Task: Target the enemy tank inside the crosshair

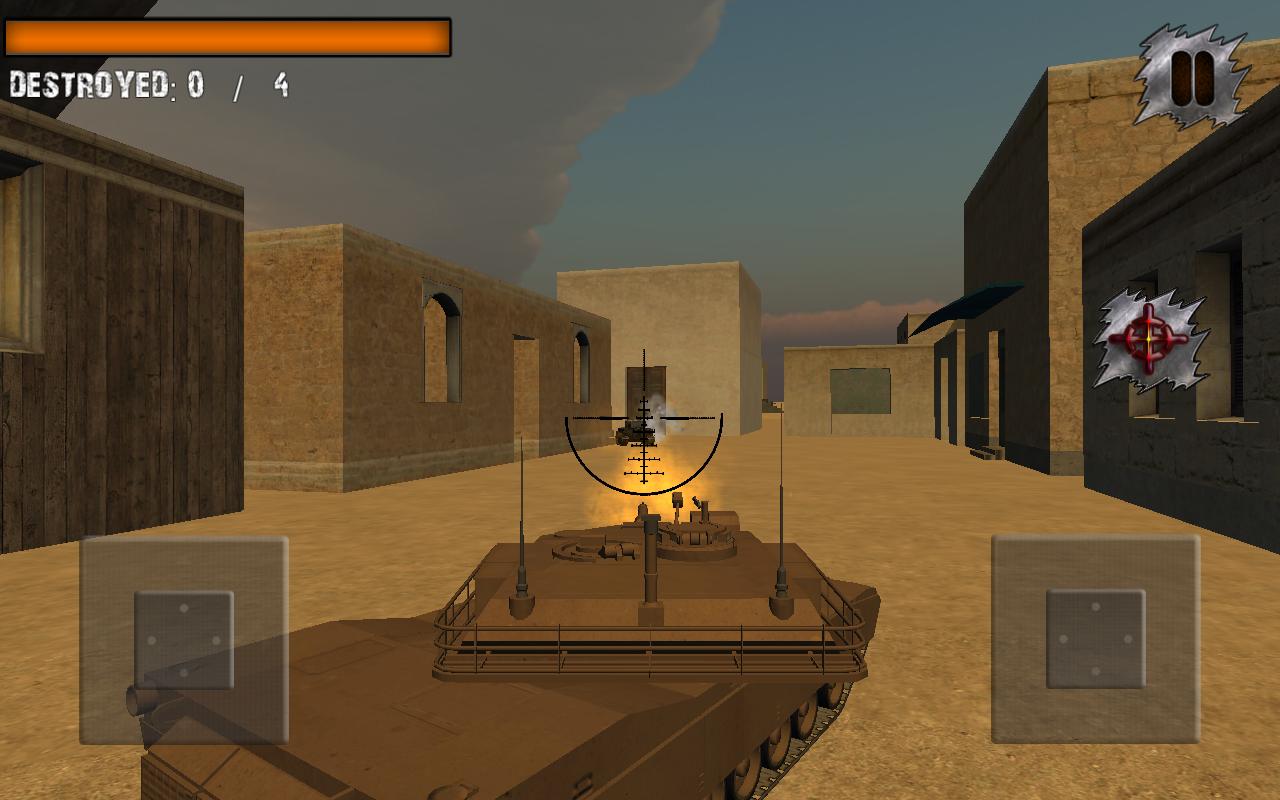Action: [638, 430]
